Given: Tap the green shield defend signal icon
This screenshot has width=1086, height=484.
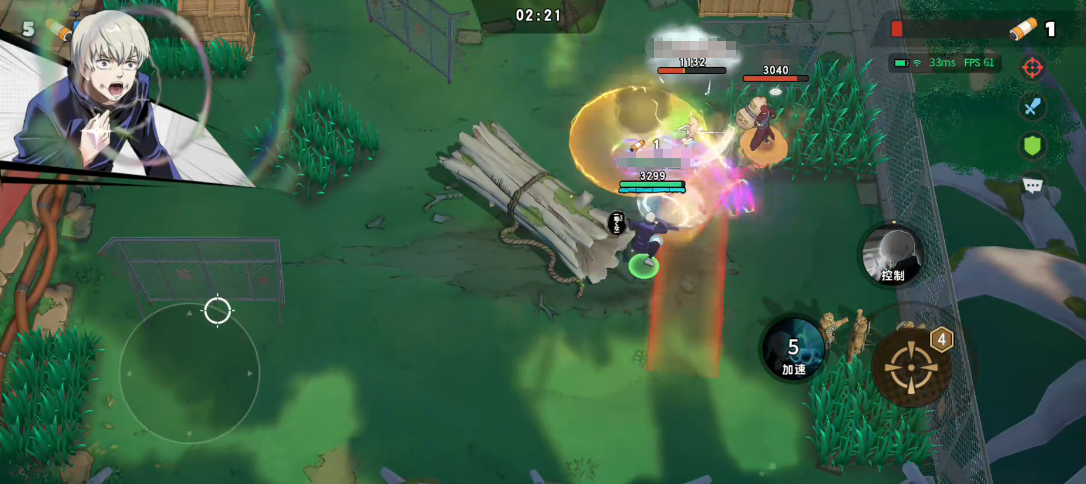Looking at the screenshot, I should click(x=1032, y=145).
